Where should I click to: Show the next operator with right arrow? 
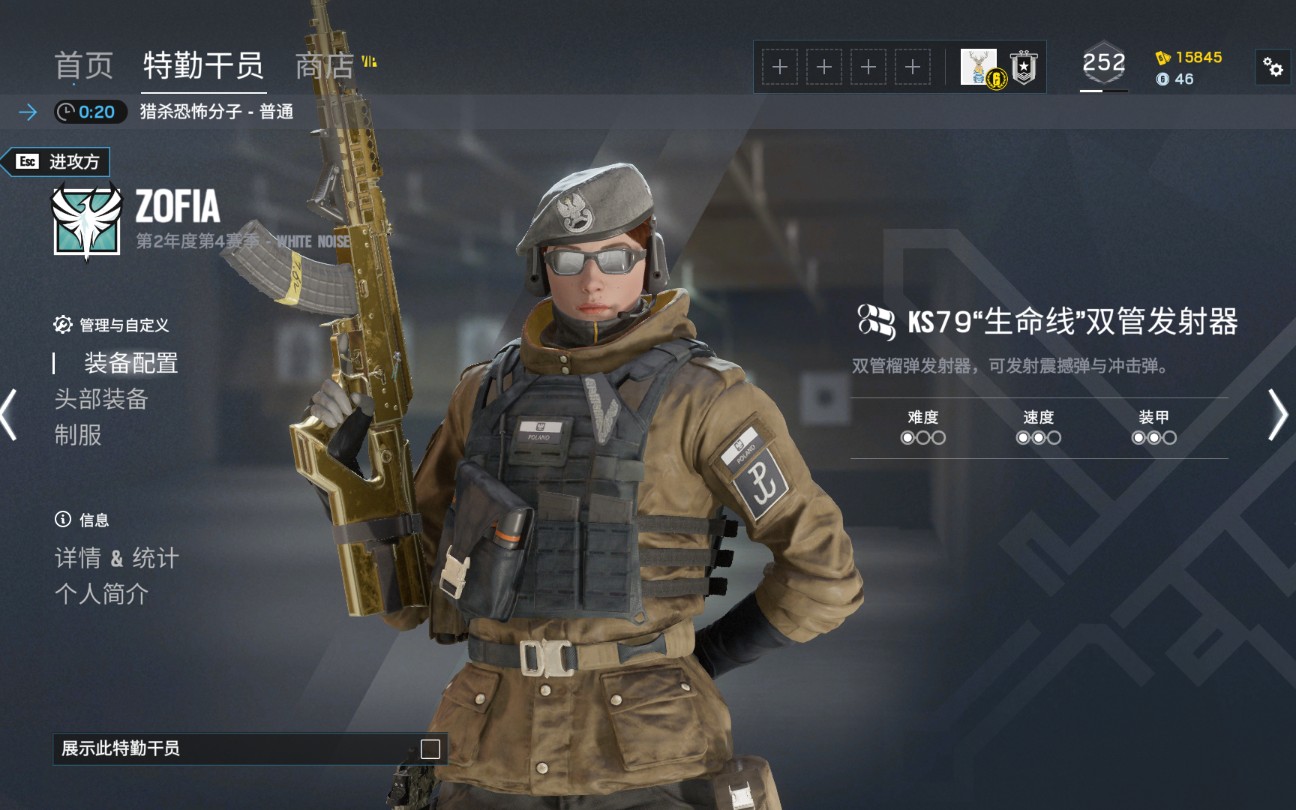click(1278, 414)
